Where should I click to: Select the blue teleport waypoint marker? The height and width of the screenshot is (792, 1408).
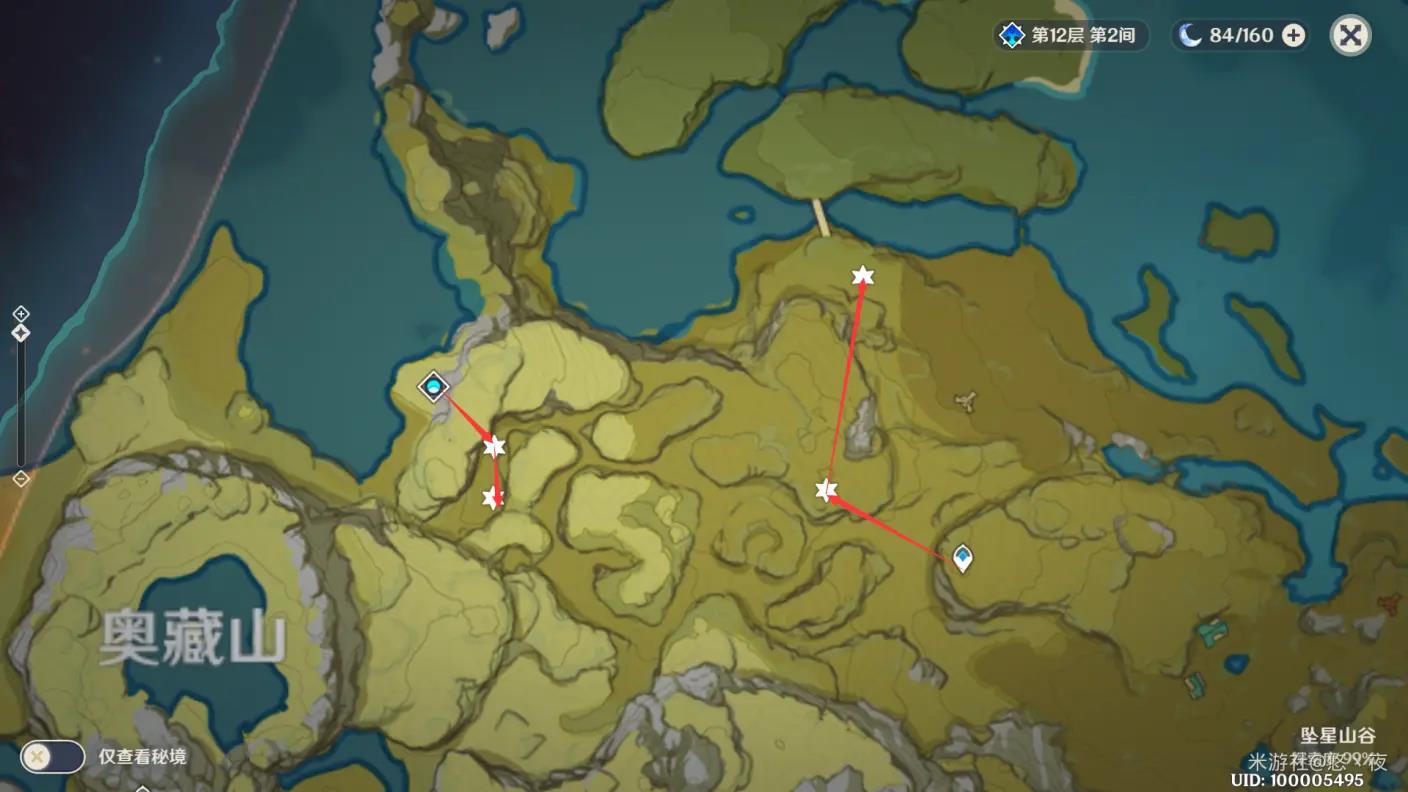[962, 557]
